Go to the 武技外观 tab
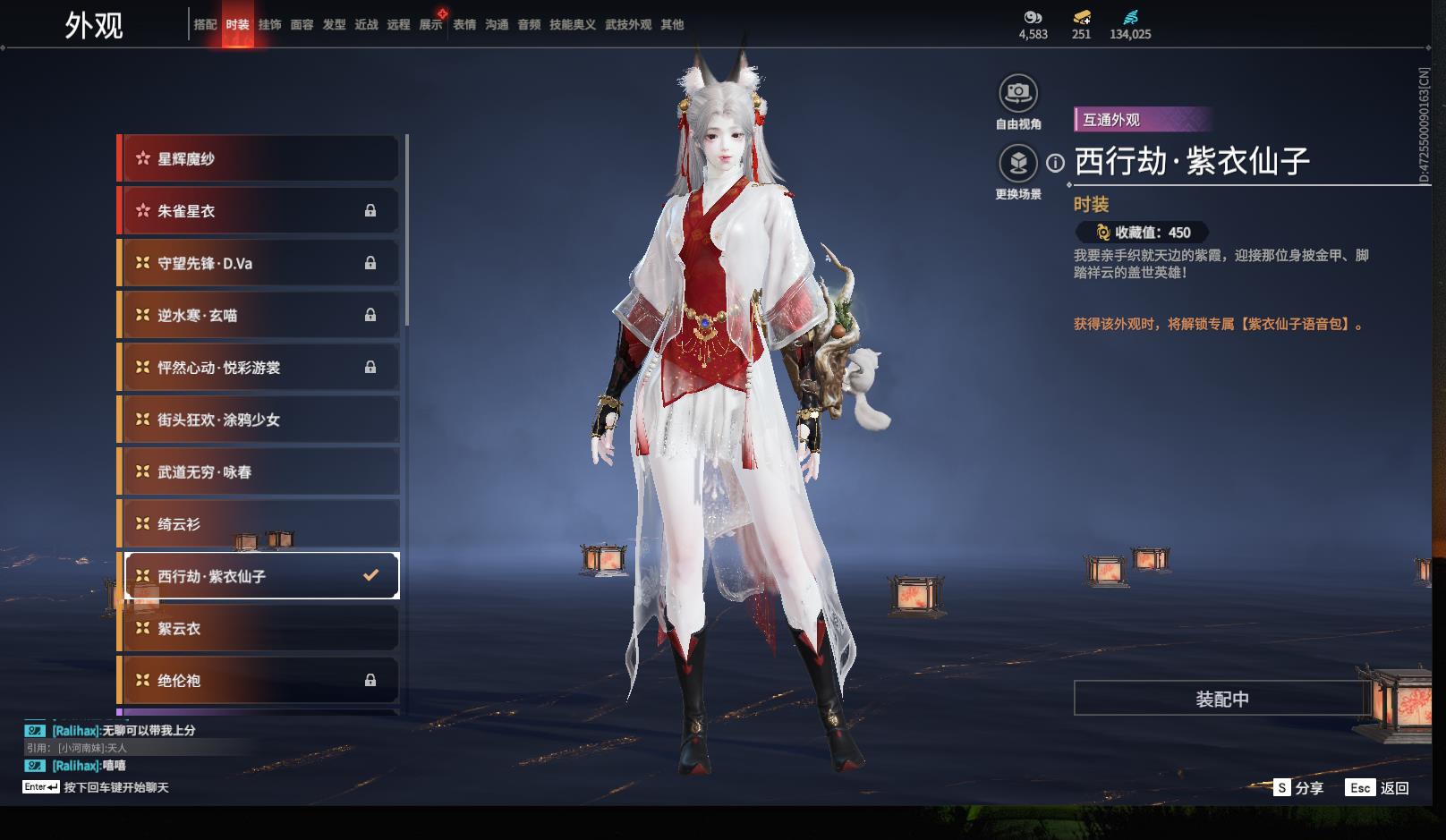This screenshot has width=1446, height=840. (627, 25)
